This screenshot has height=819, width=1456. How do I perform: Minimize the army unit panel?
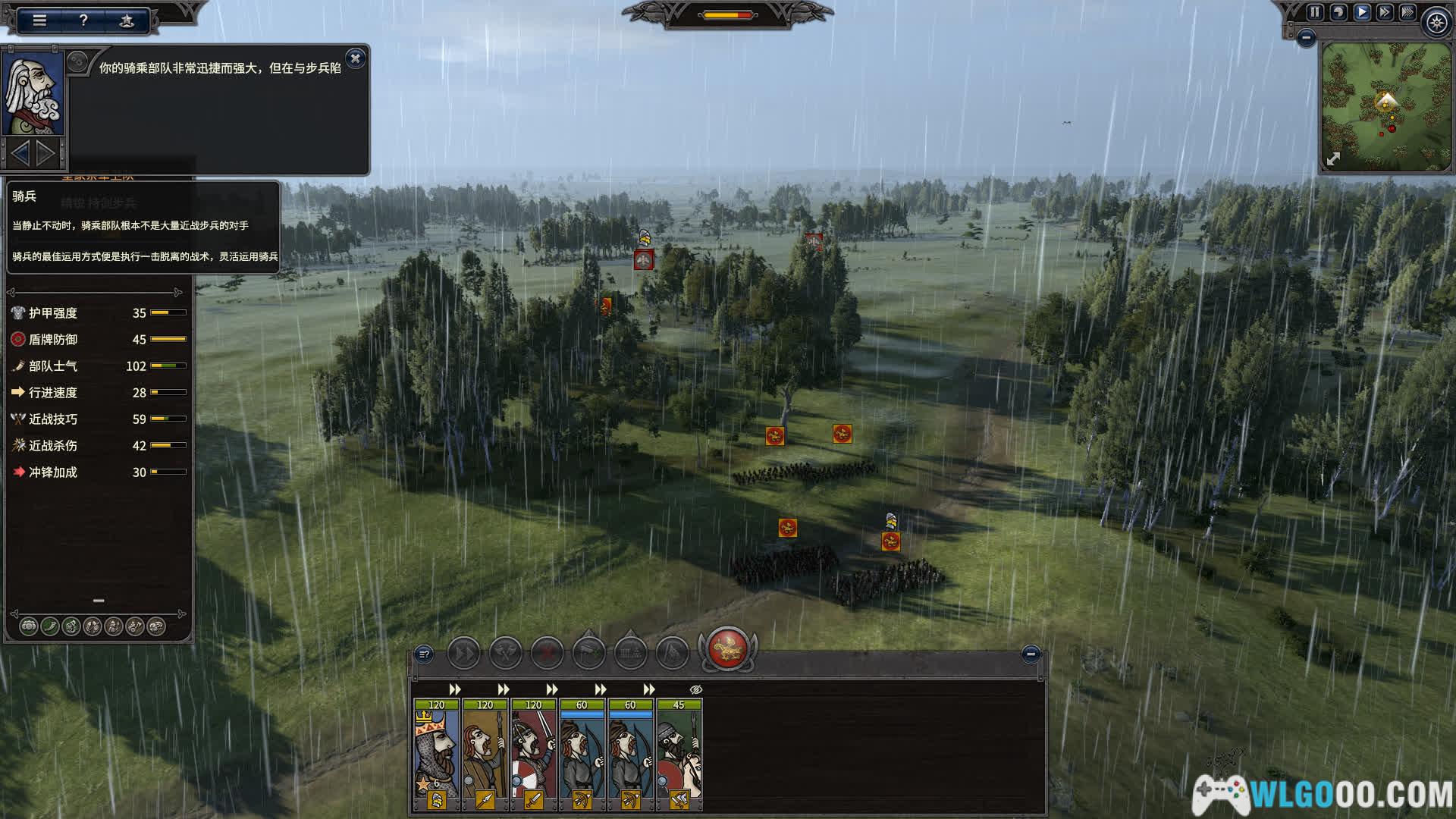click(x=1030, y=654)
